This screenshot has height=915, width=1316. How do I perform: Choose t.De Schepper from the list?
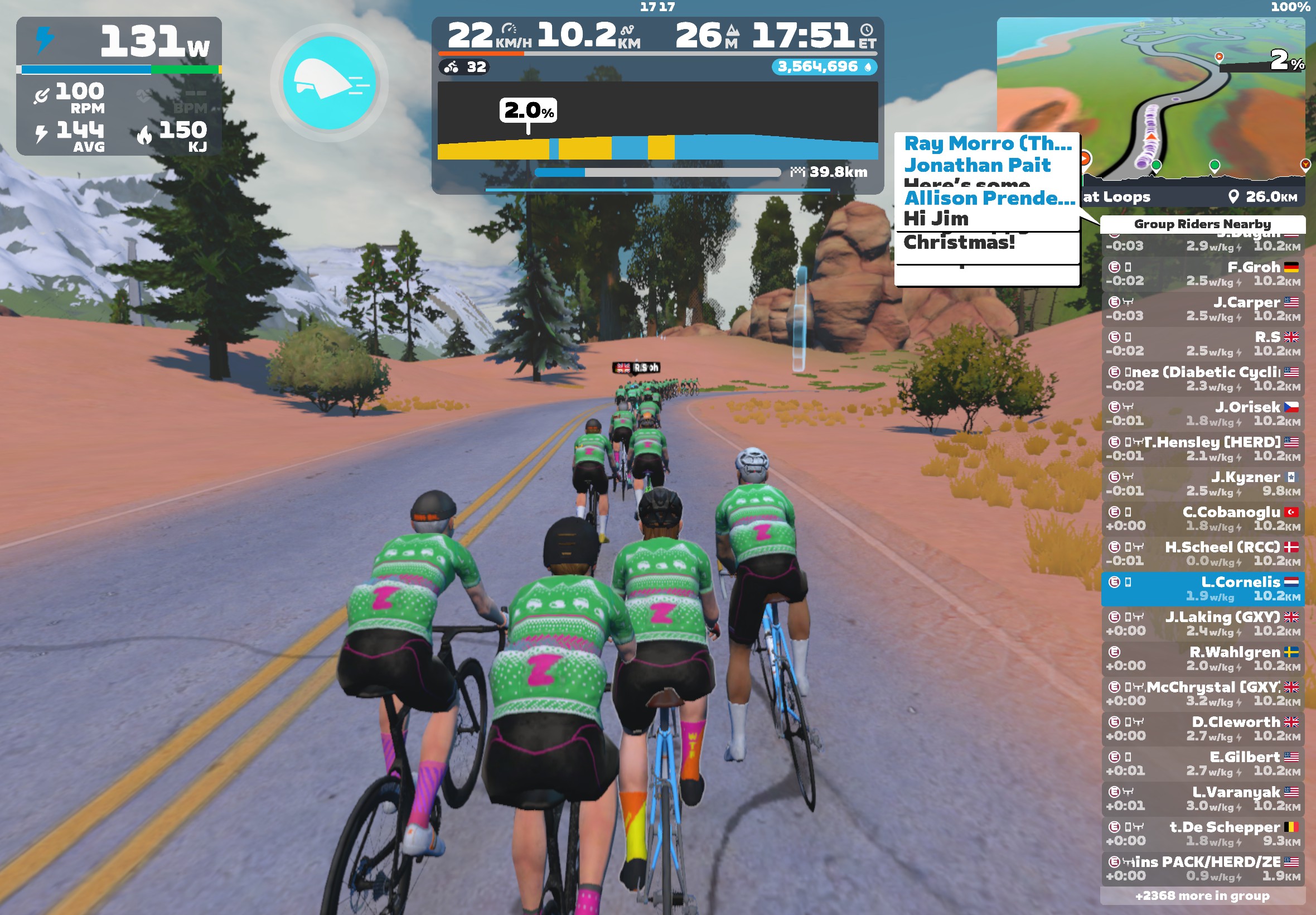click(x=1202, y=833)
